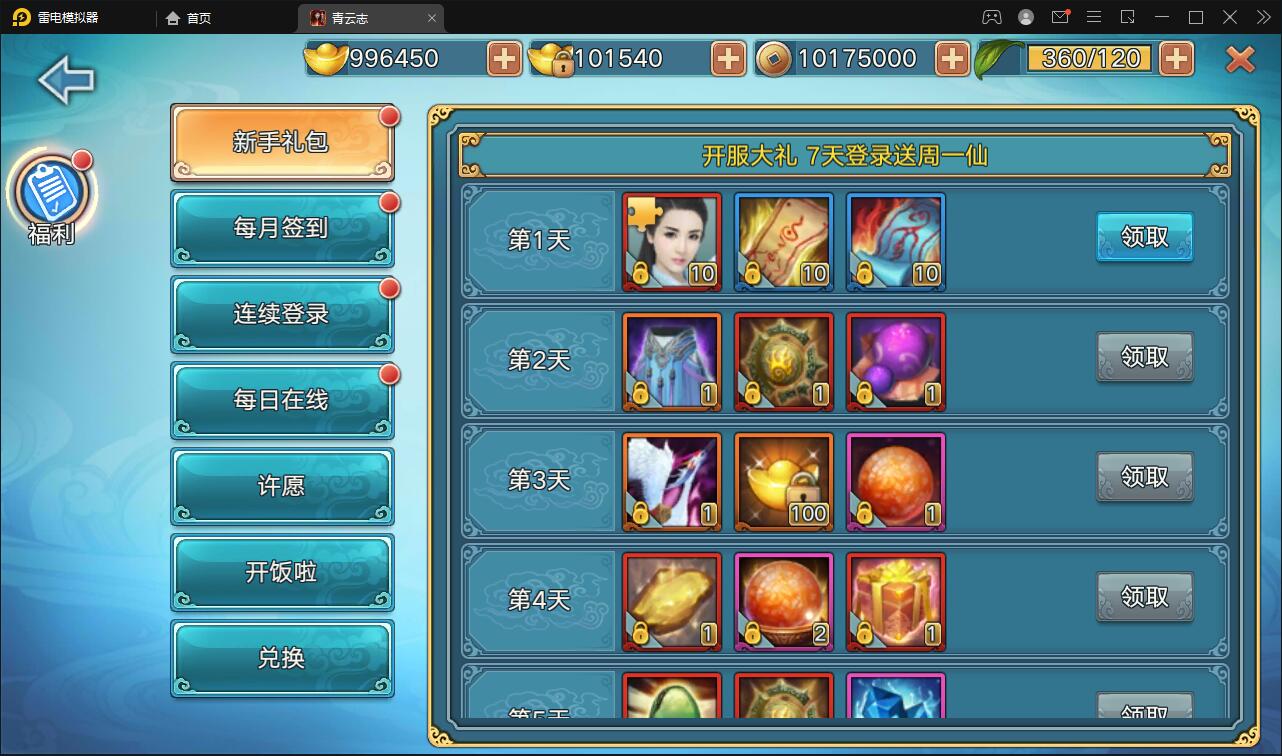Claim Day 1 reward with 领取 button

pos(1144,238)
